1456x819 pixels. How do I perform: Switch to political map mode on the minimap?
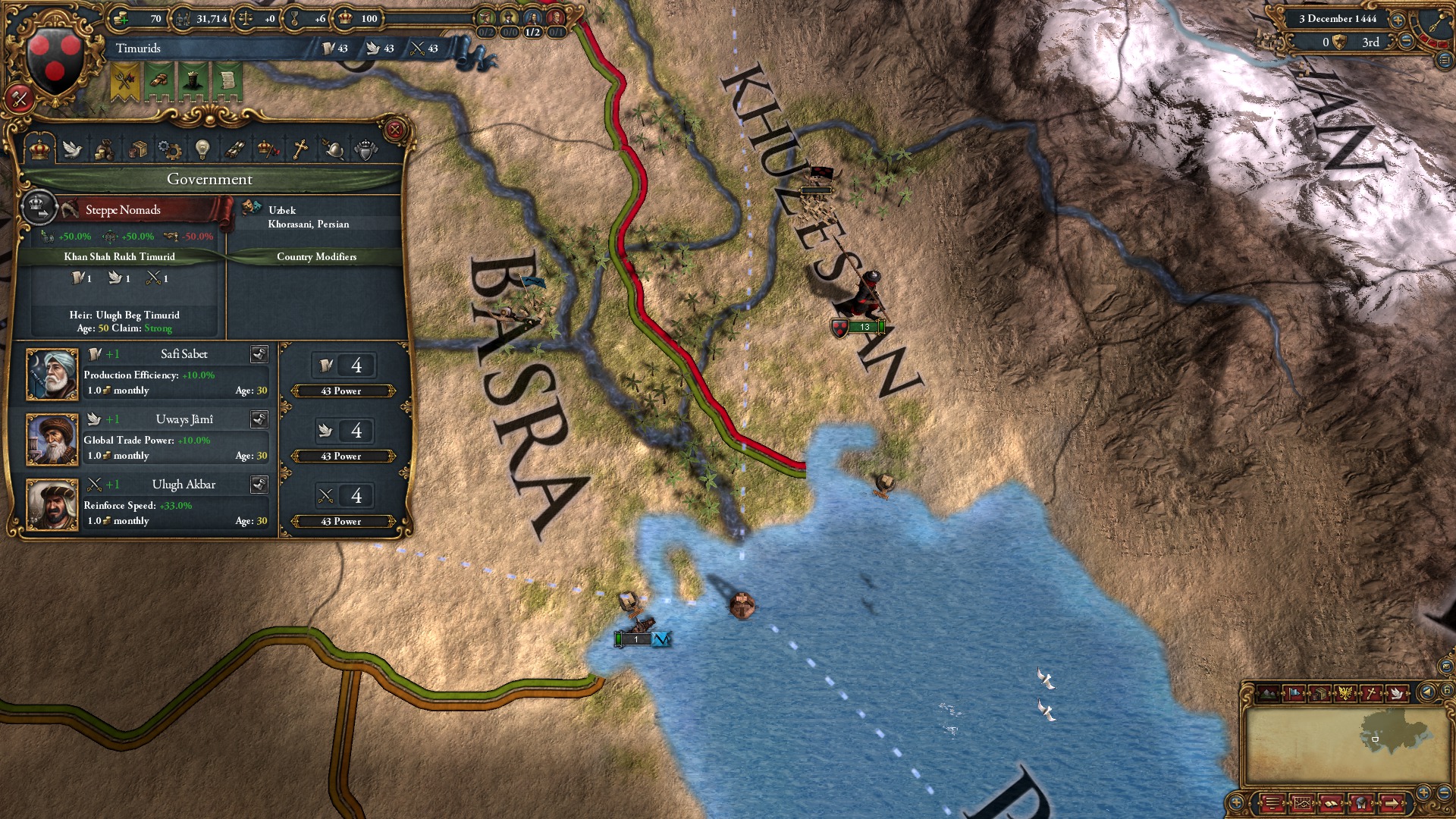coord(1294,693)
